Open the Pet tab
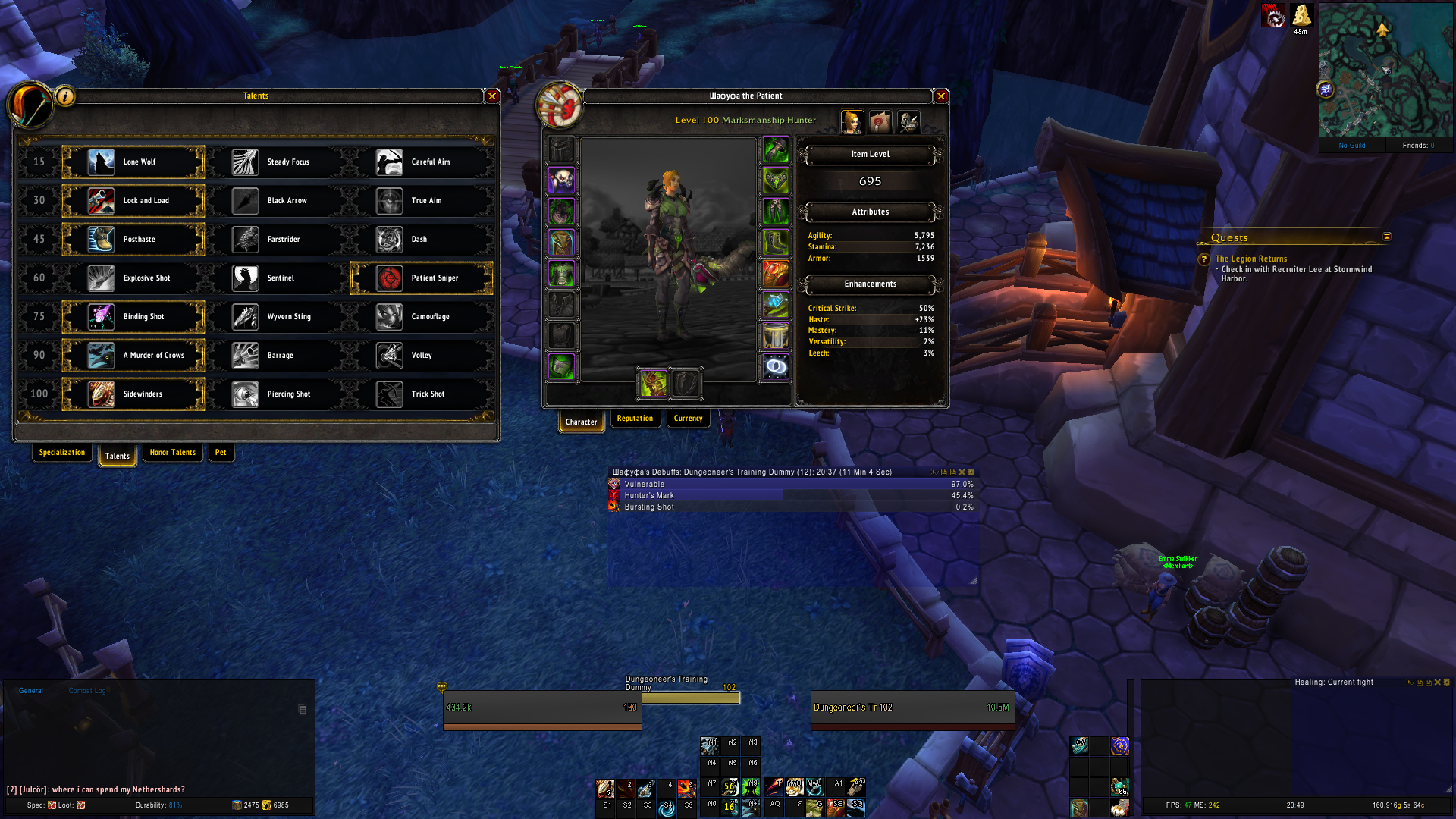Screen dimensions: 1456x819 click(x=221, y=453)
